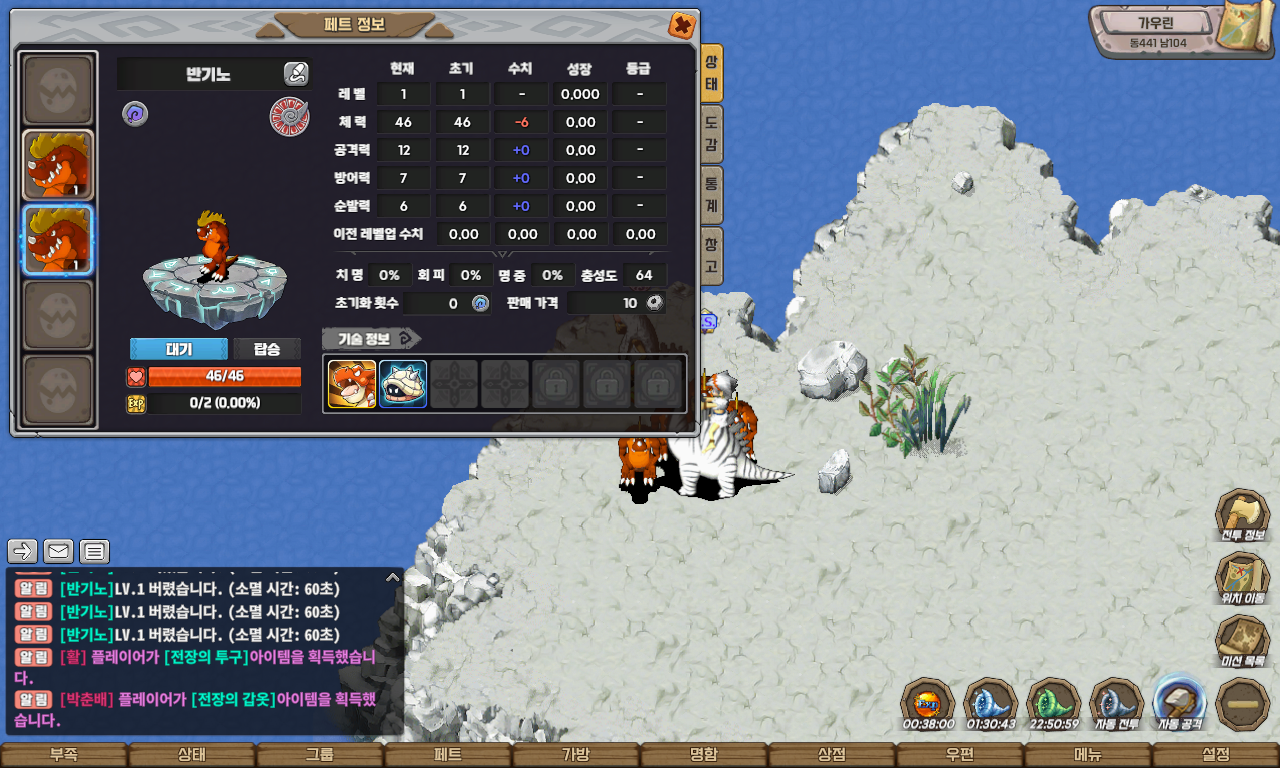Screen dimensions: 1280x768
Task: Show the 창고 storage side tab
Action: pyautogui.click(x=711, y=255)
